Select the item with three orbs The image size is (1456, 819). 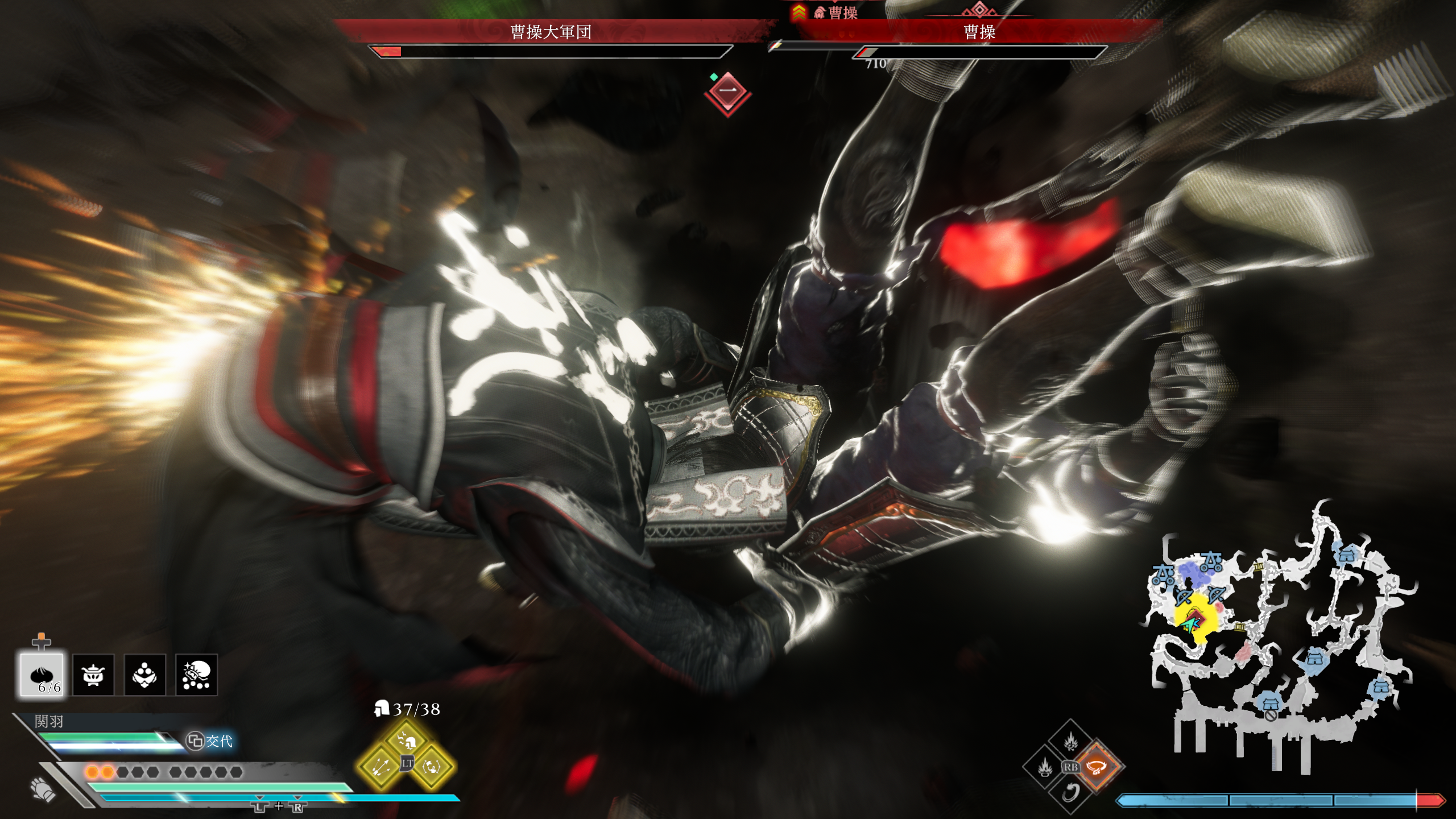144,675
